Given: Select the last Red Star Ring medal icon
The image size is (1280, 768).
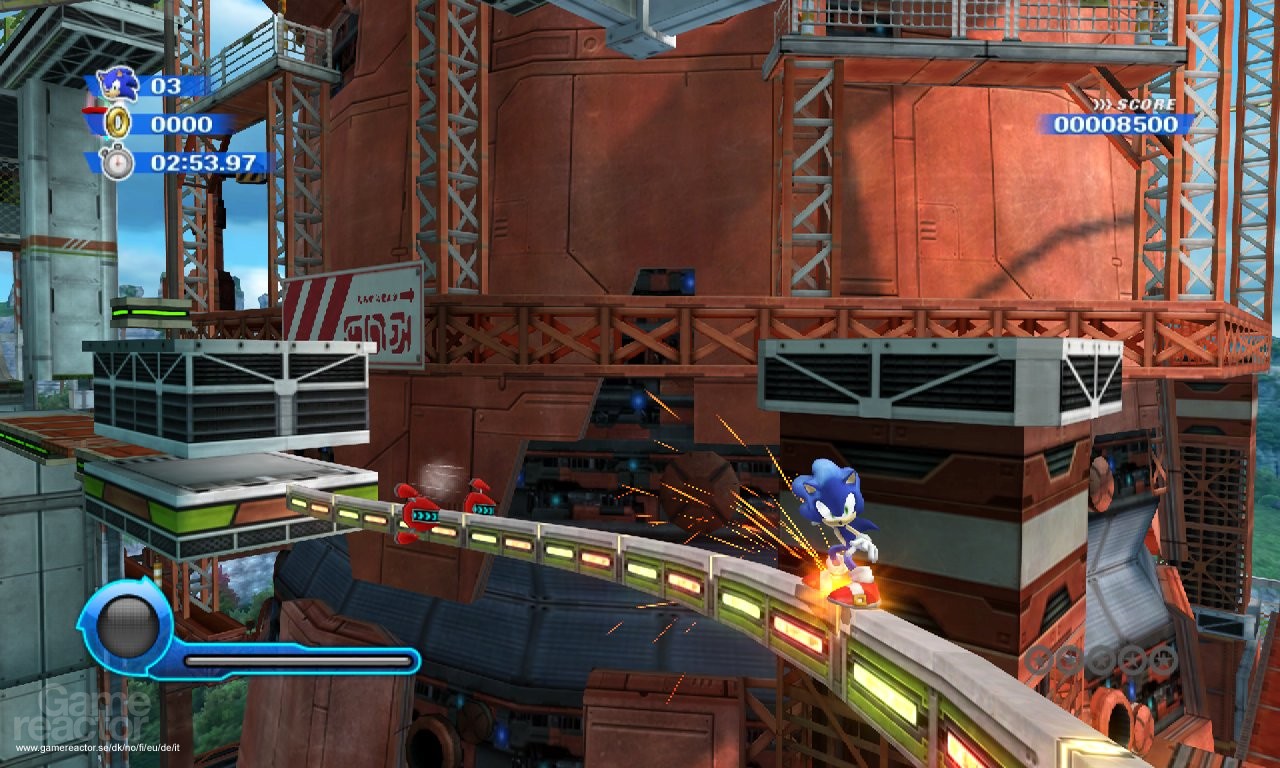Looking at the screenshot, I should click(1165, 660).
